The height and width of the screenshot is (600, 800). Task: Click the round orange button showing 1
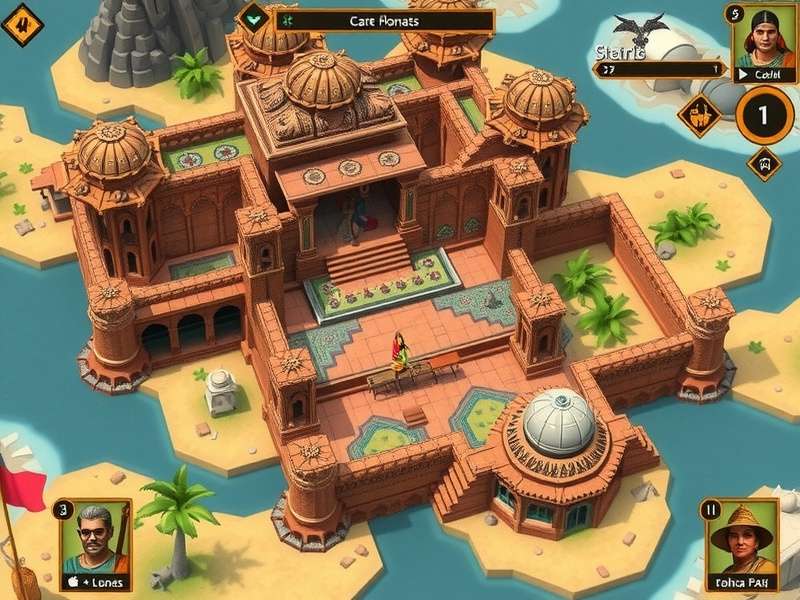coord(764,115)
